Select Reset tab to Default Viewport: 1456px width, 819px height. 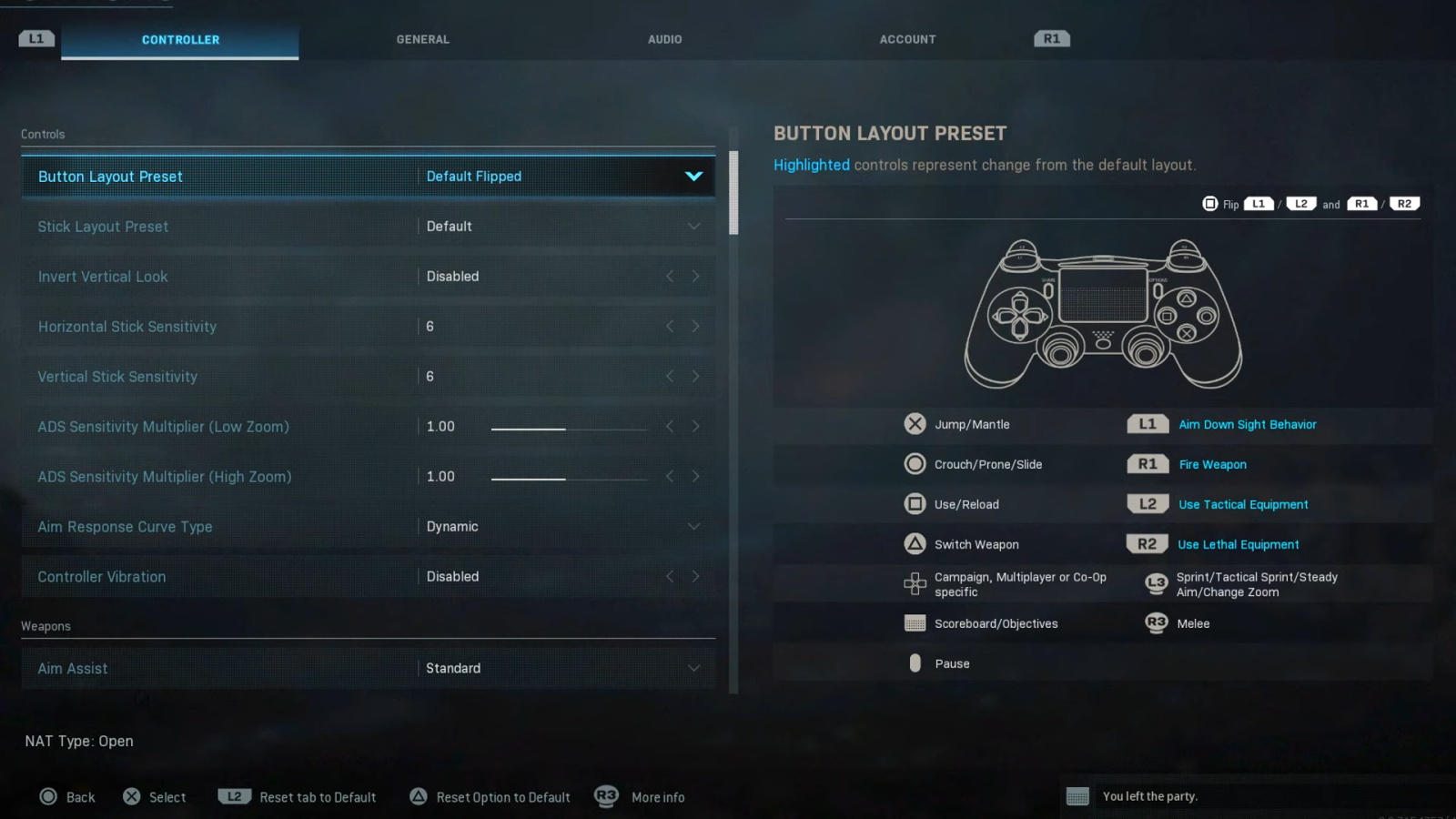point(318,796)
